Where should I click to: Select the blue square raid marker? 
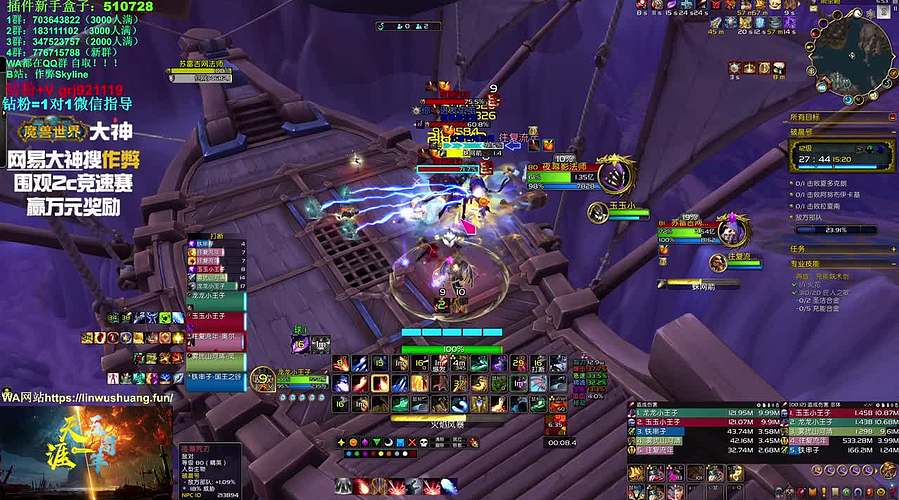pyautogui.click(x=400, y=442)
